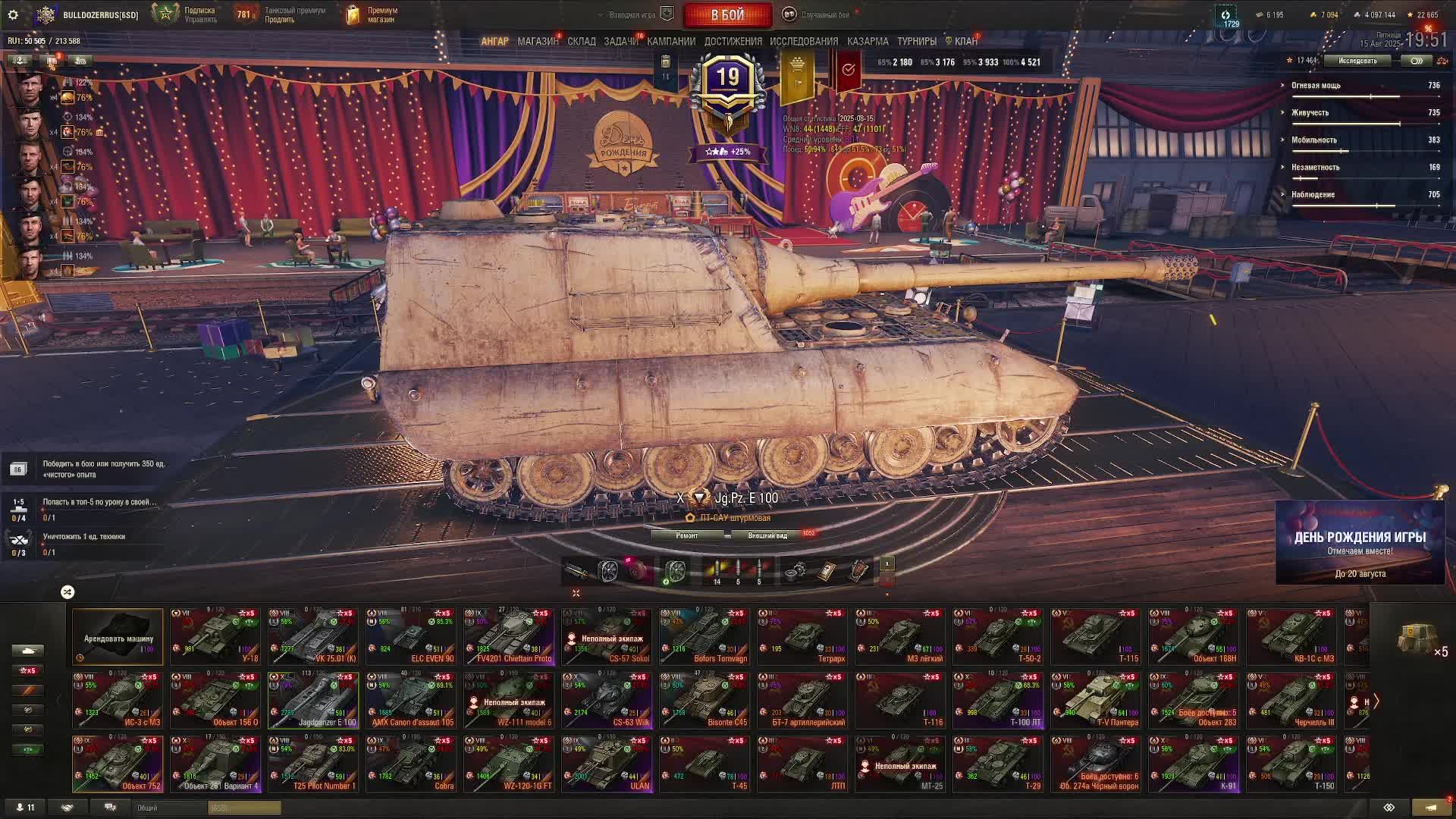Go to the КАМПАНИИ tab
This screenshot has width=1456, height=819.
point(671,42)
